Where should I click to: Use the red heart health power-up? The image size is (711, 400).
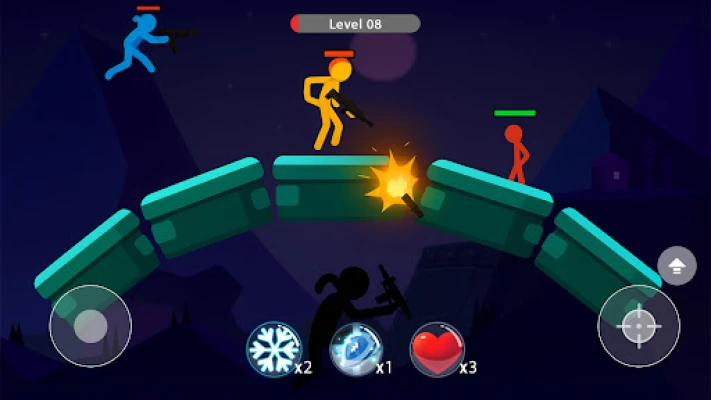(437, 349)
